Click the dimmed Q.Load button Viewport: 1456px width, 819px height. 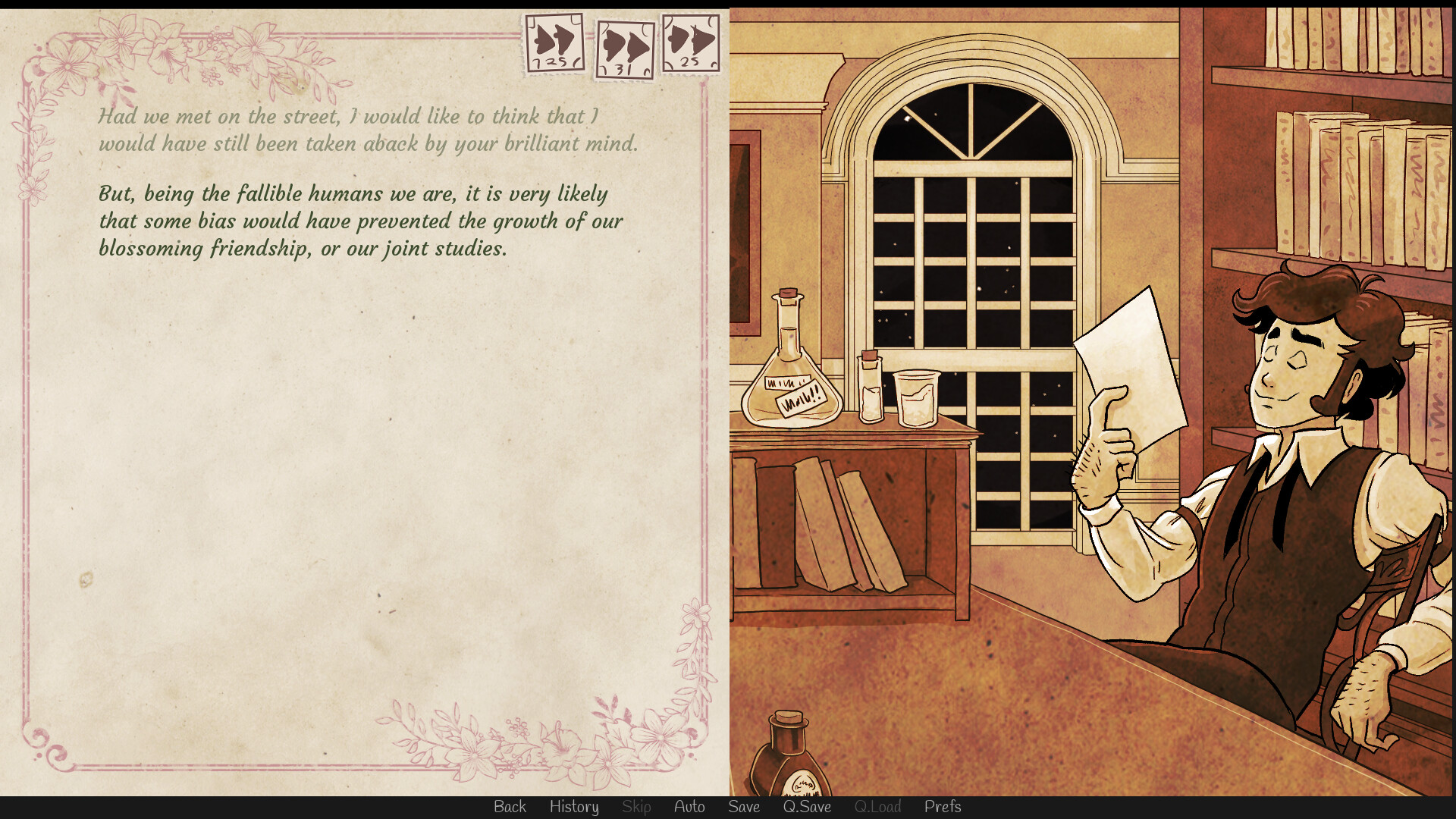tap(877, 807)
